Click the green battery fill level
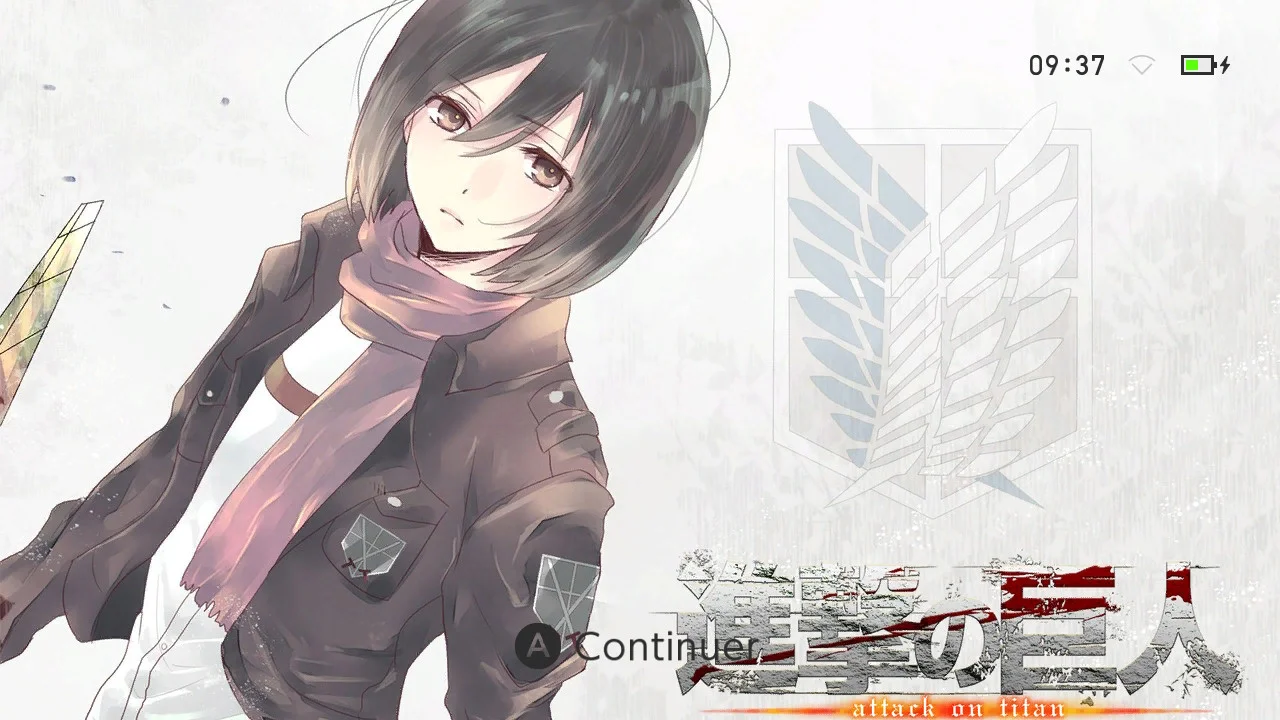The width and height of the screenshot is (1280, 720). [x=1193, y=64]
